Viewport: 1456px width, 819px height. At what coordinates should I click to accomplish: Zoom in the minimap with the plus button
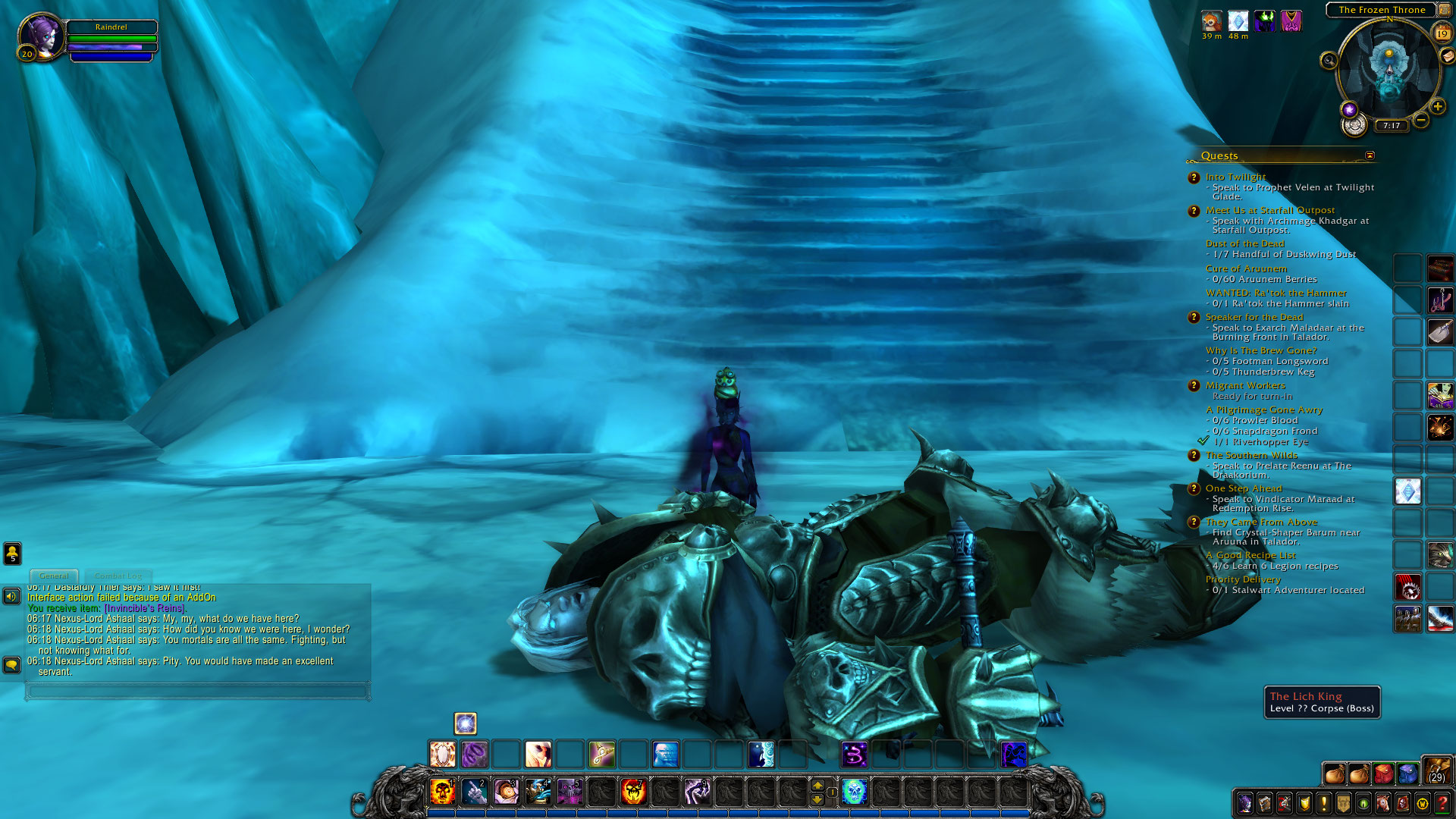coord(1438,106)
